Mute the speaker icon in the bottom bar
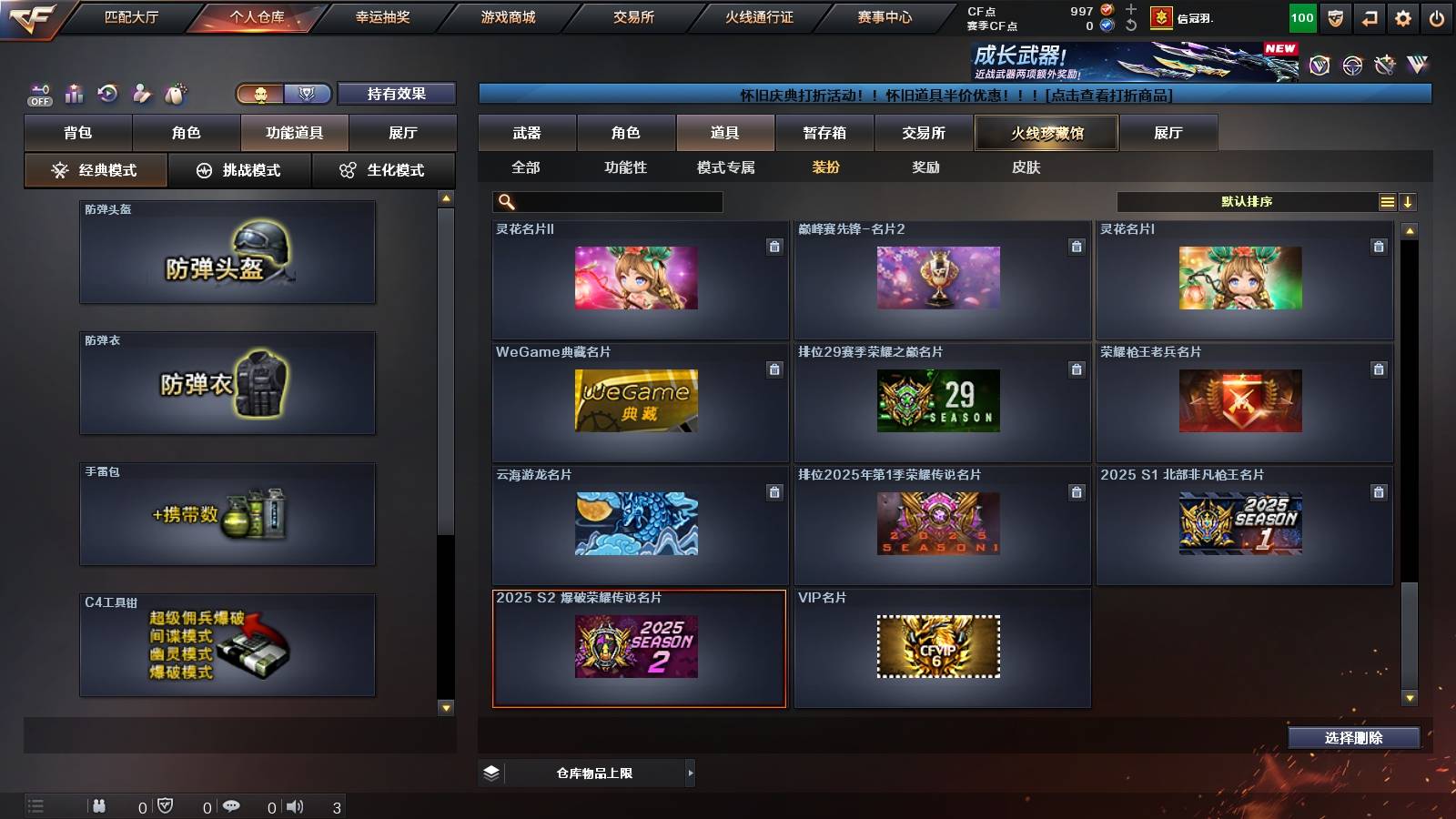1456x819 pixels. pos(295,805)
